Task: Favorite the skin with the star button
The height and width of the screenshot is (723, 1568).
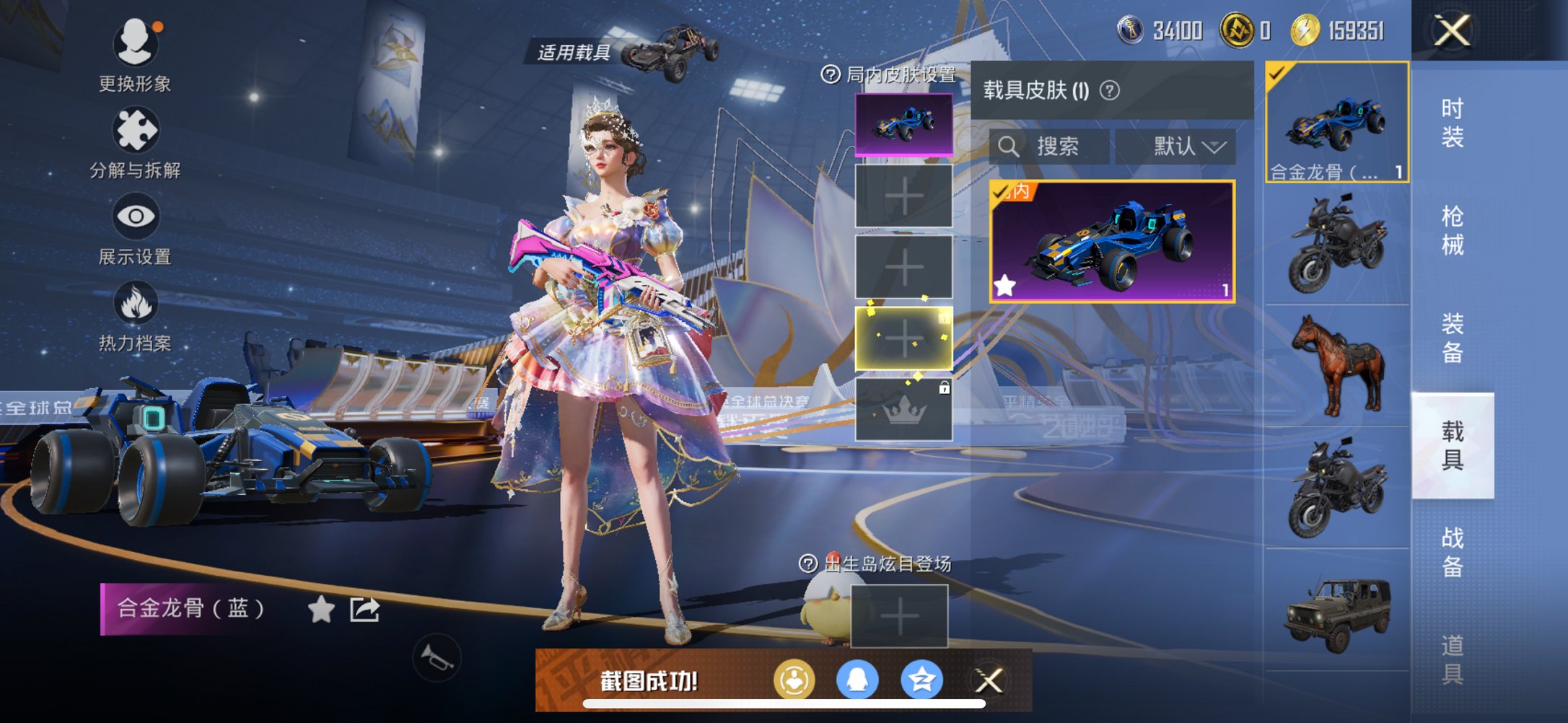Action: click(x=321, y=610)
